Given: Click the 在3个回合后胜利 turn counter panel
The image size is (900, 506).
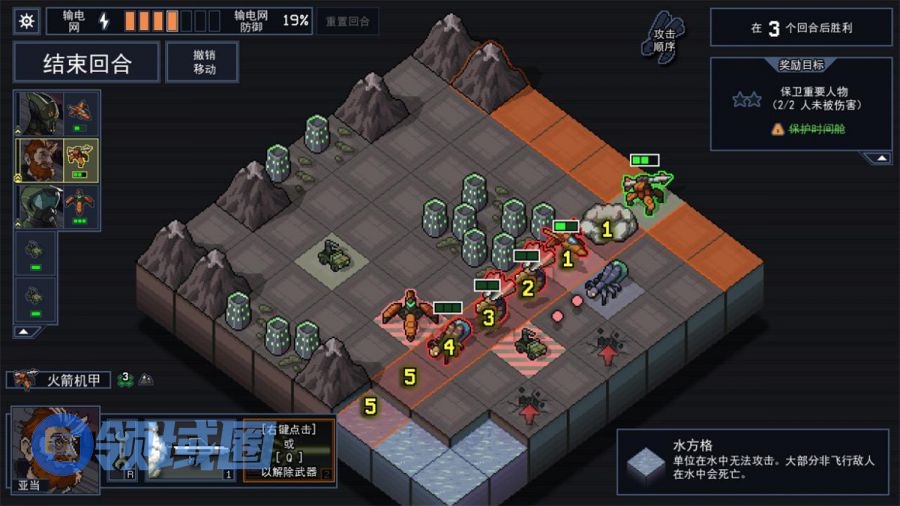Looking at the screenshot, I should pyautogui.click(x=800, y=28).
